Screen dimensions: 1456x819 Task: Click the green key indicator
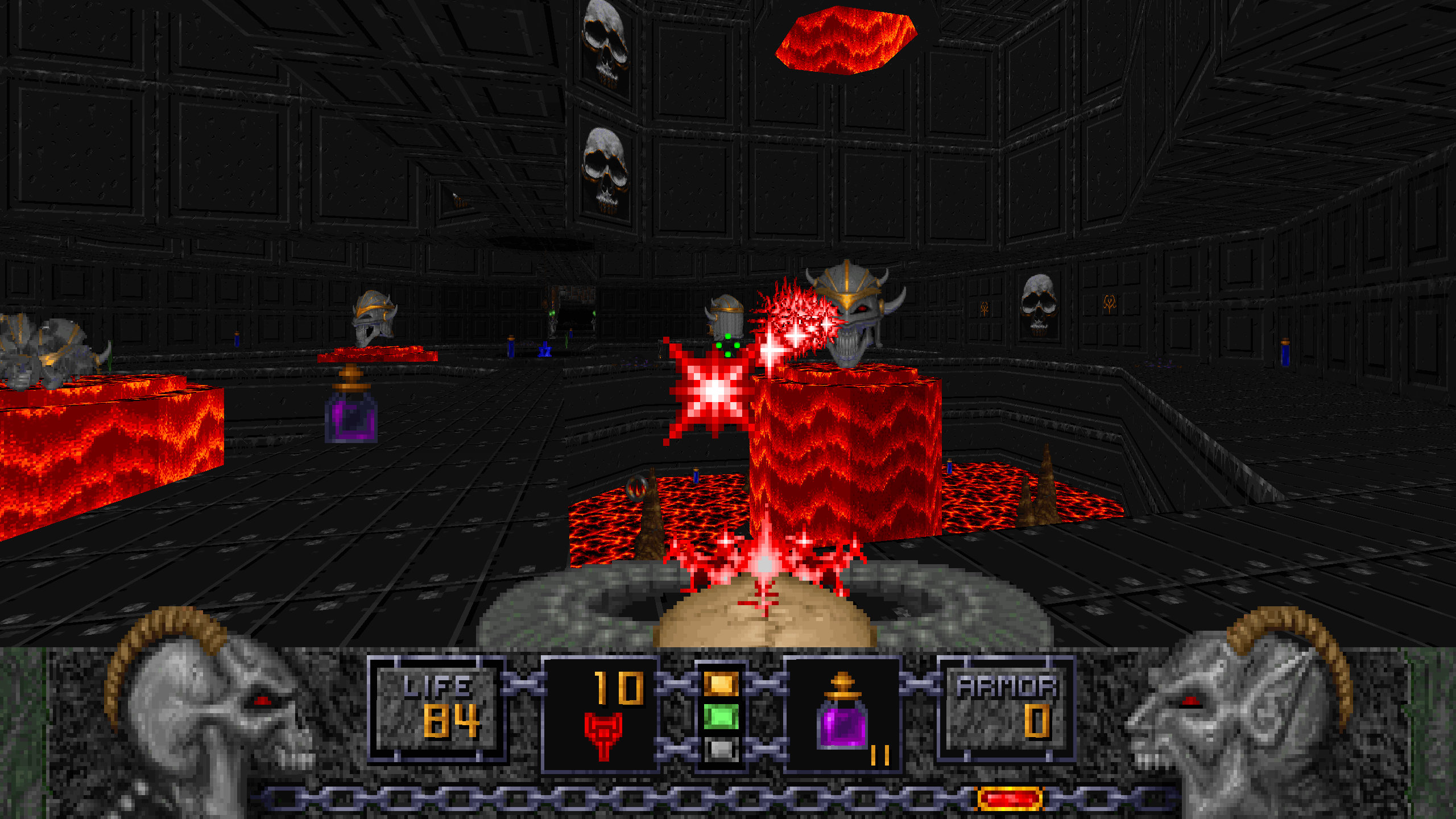coord(721,717)
